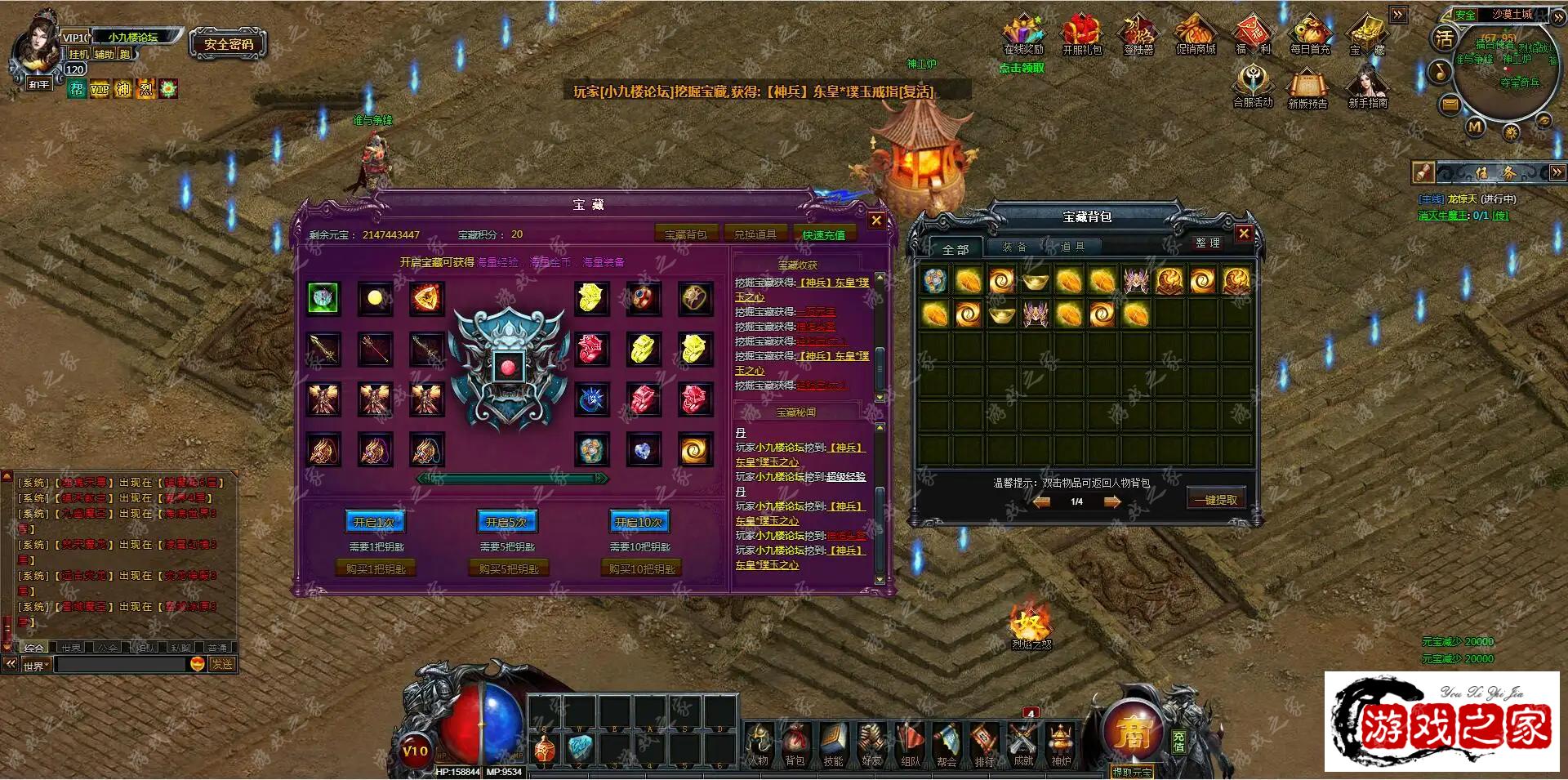This screenshot has height=780, width=1568.
Task: Click the 发送 send button in chat
Action: point(222,665)
